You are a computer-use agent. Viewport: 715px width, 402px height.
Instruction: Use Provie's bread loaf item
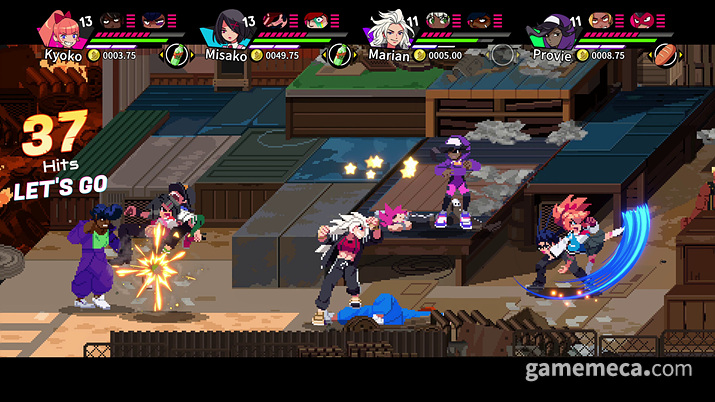(x=663, y=54)
